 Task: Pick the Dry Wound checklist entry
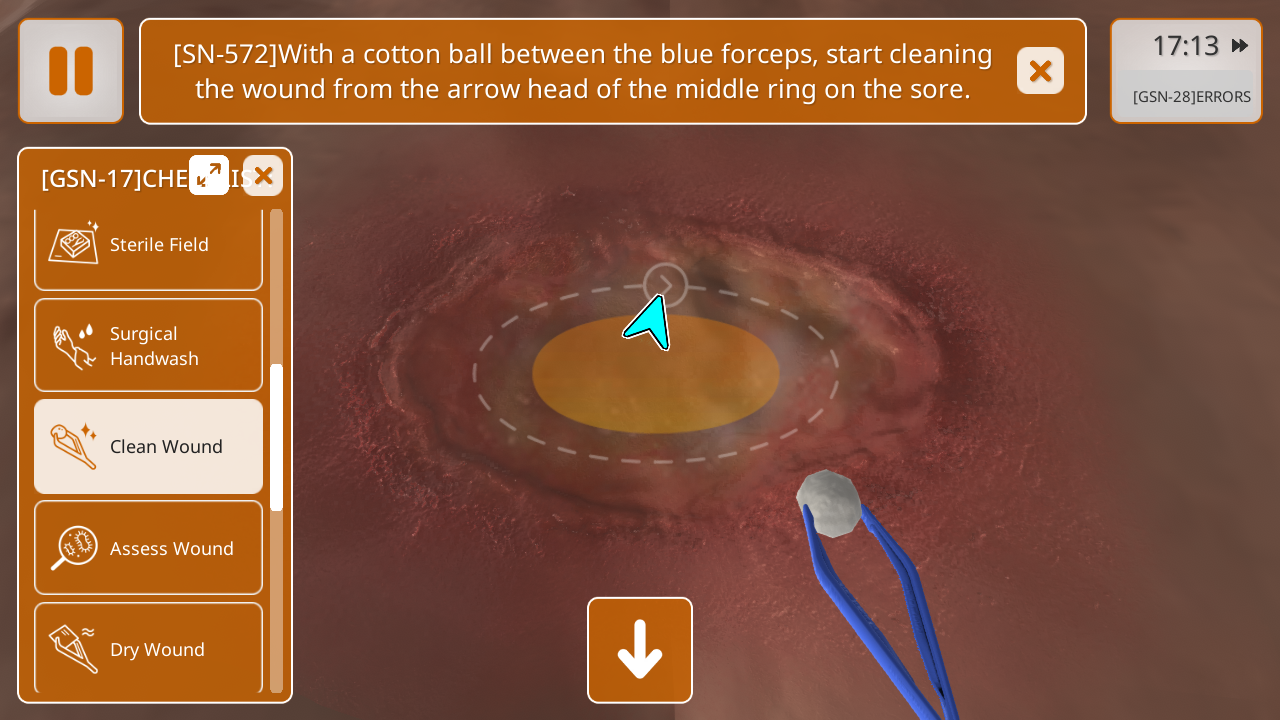148,648
